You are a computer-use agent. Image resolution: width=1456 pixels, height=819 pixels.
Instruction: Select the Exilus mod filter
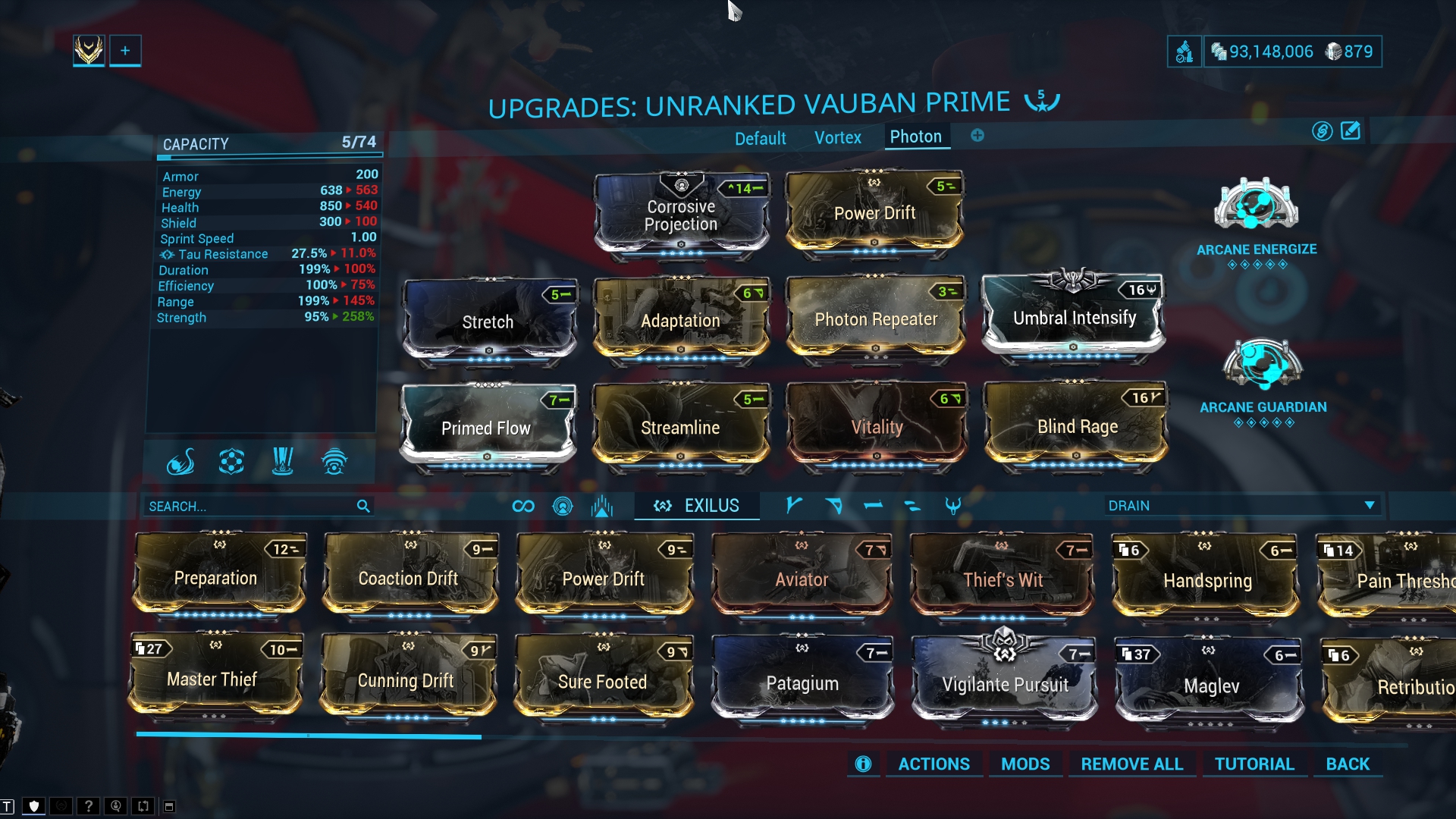(697, 506)
